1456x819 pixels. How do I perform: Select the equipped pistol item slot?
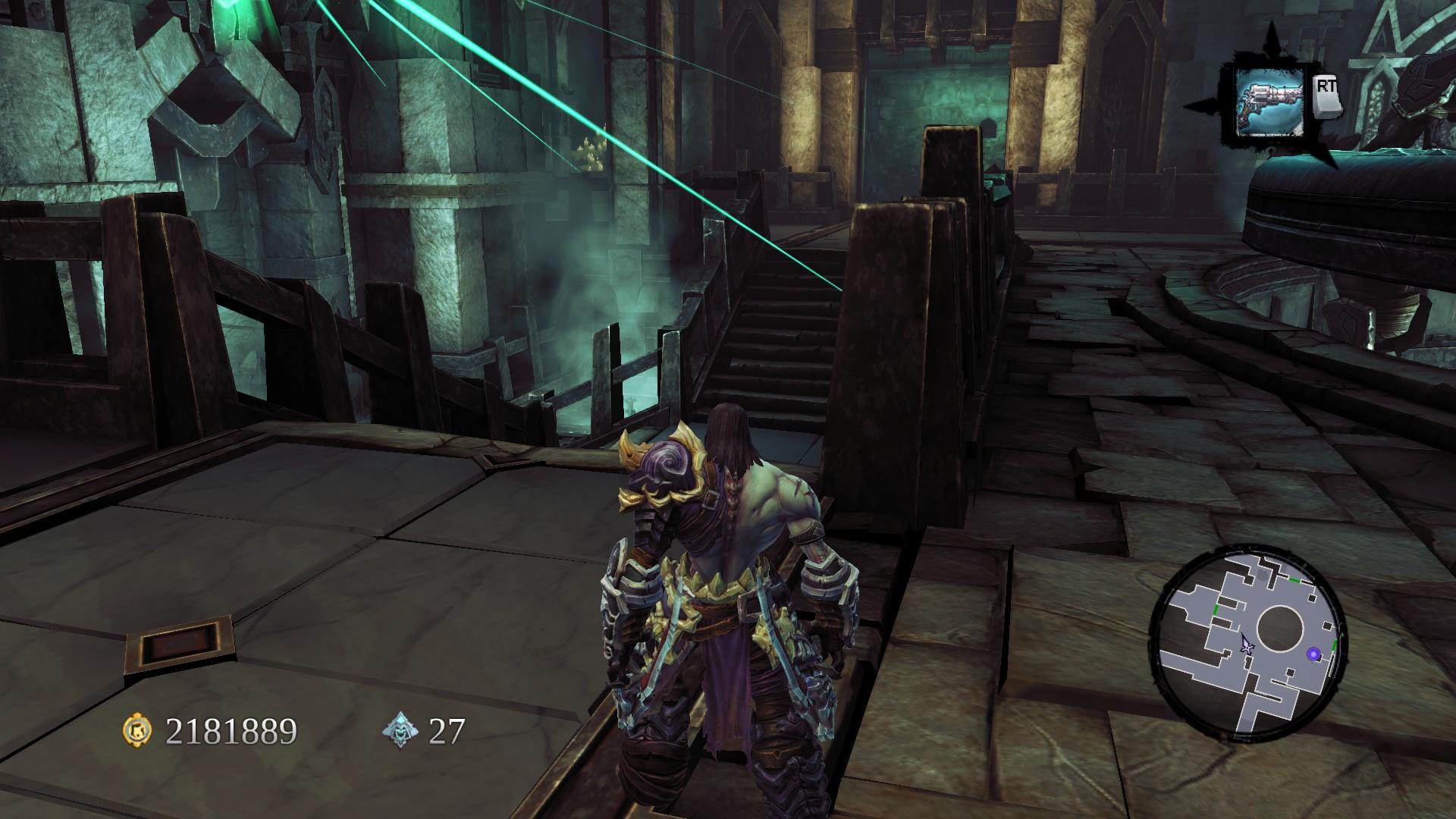pyautogui.click(x=1269, y=102)
